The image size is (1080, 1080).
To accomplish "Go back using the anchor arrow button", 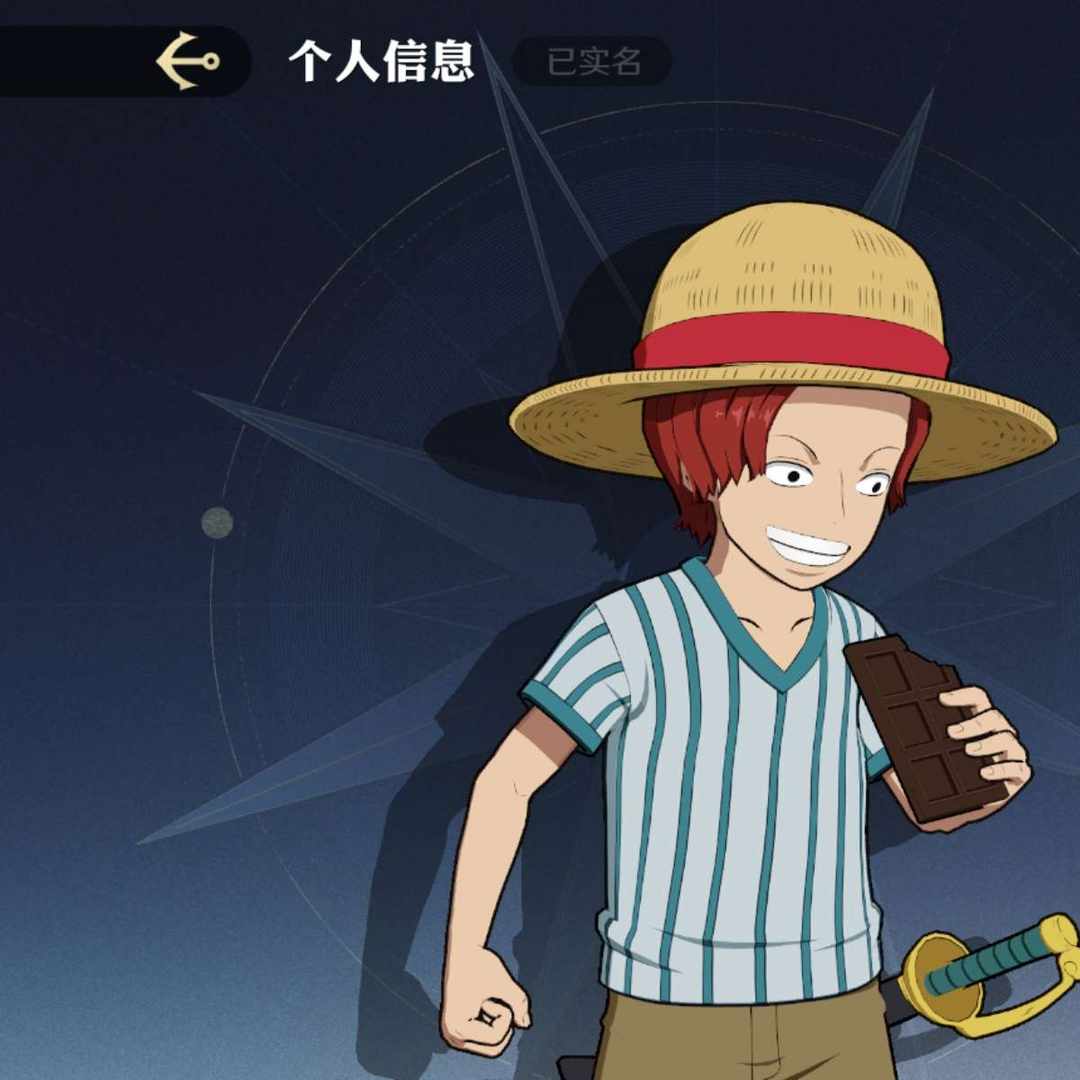I will pyautogui.click(x=188, y=61).
